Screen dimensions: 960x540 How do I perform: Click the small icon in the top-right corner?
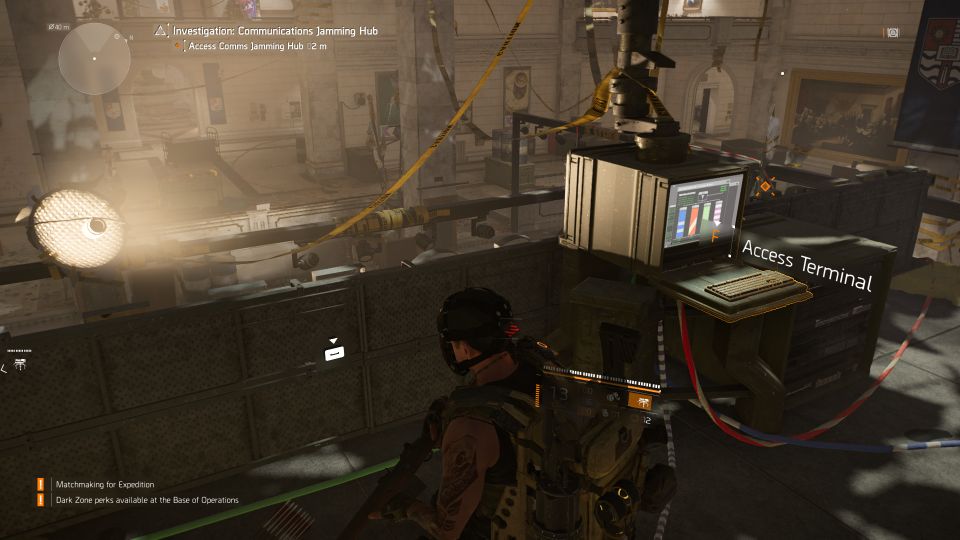click(x=893, y=32)
